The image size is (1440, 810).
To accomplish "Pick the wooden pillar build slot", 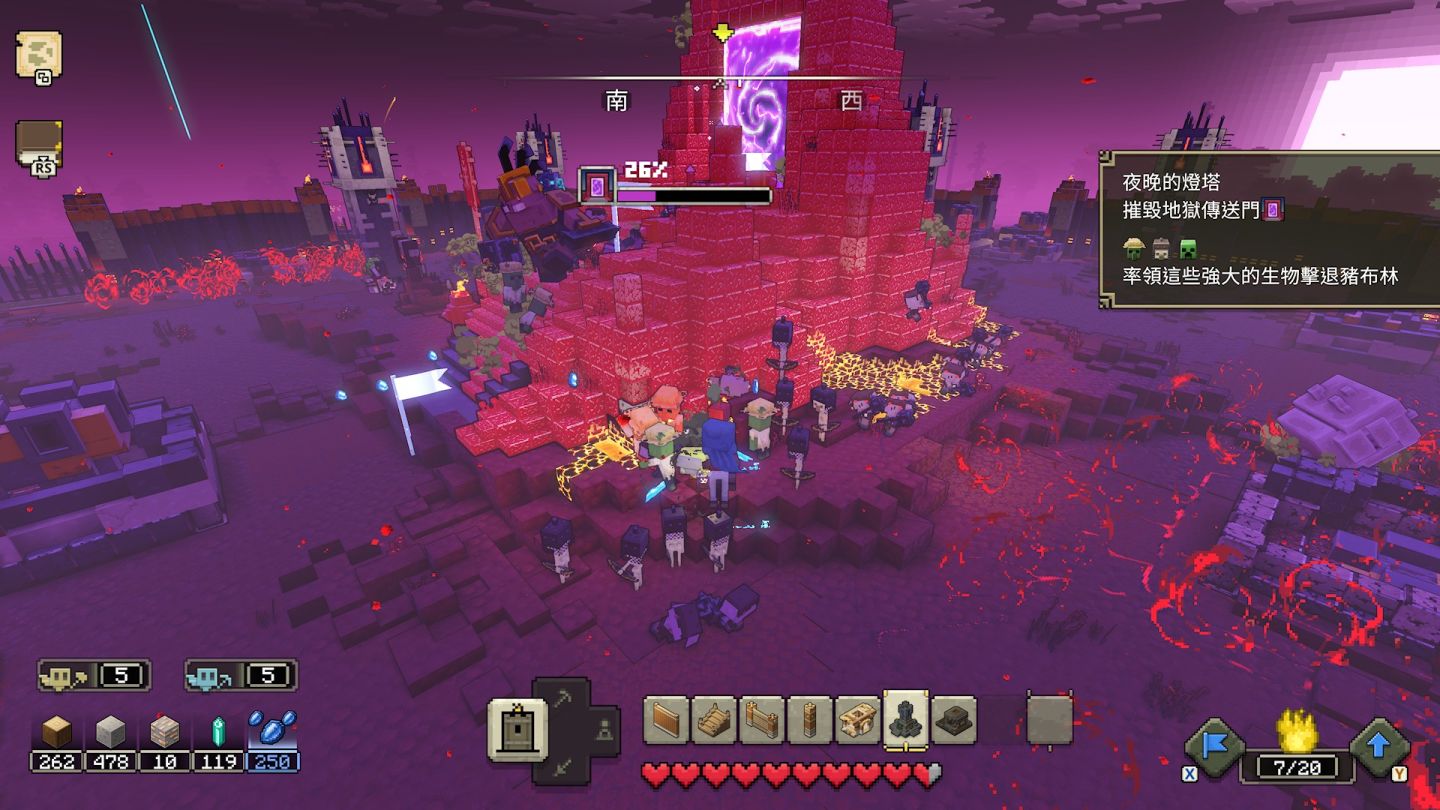I will 810,720.
